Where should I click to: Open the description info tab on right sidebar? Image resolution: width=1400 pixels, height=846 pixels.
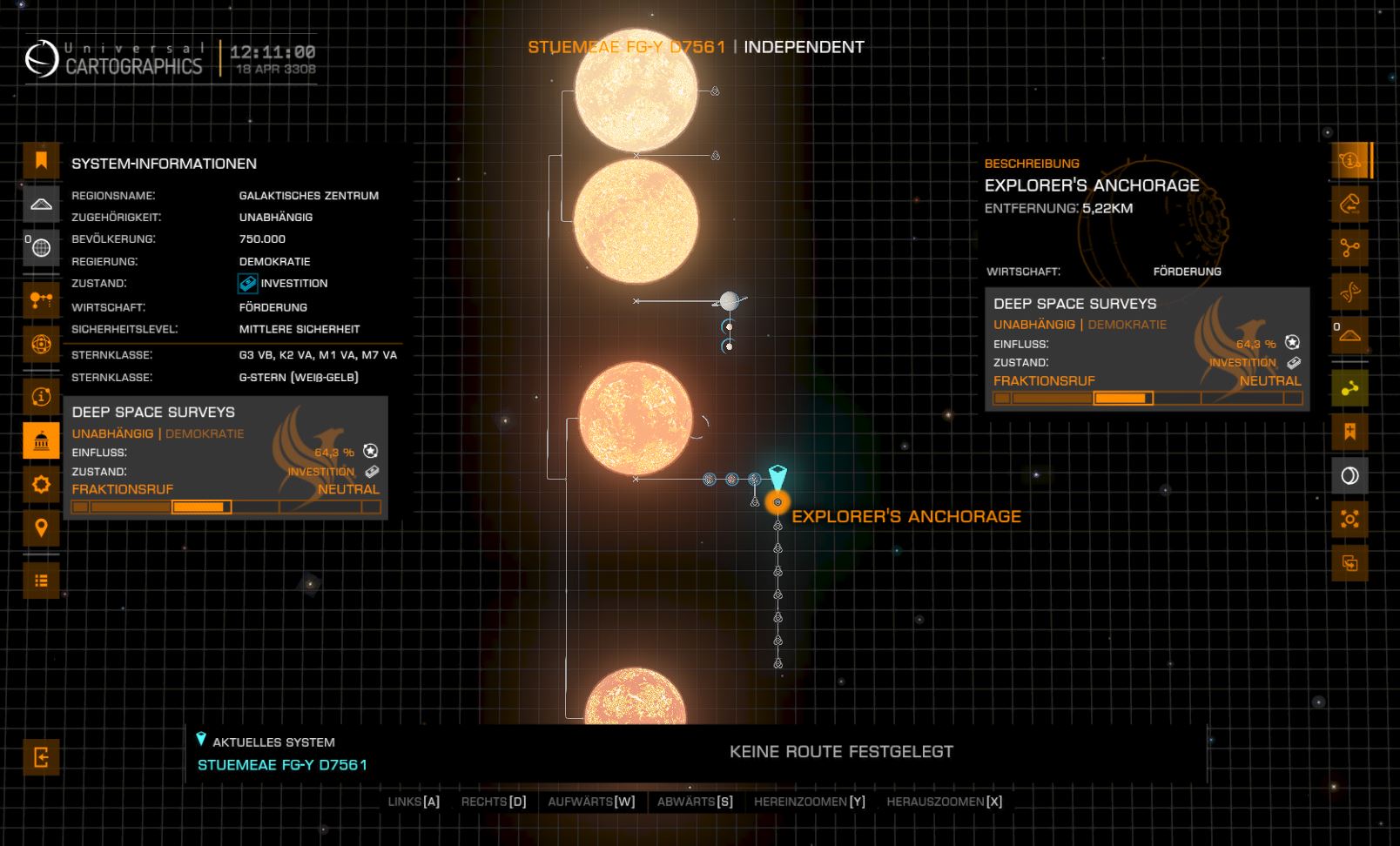click(x=1350, y=161)
